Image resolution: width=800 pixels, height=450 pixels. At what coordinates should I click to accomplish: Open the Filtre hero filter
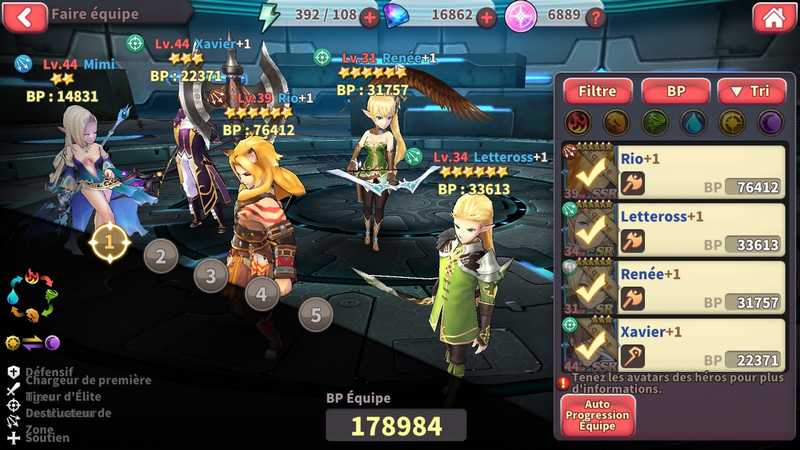[x=597, y=91]
